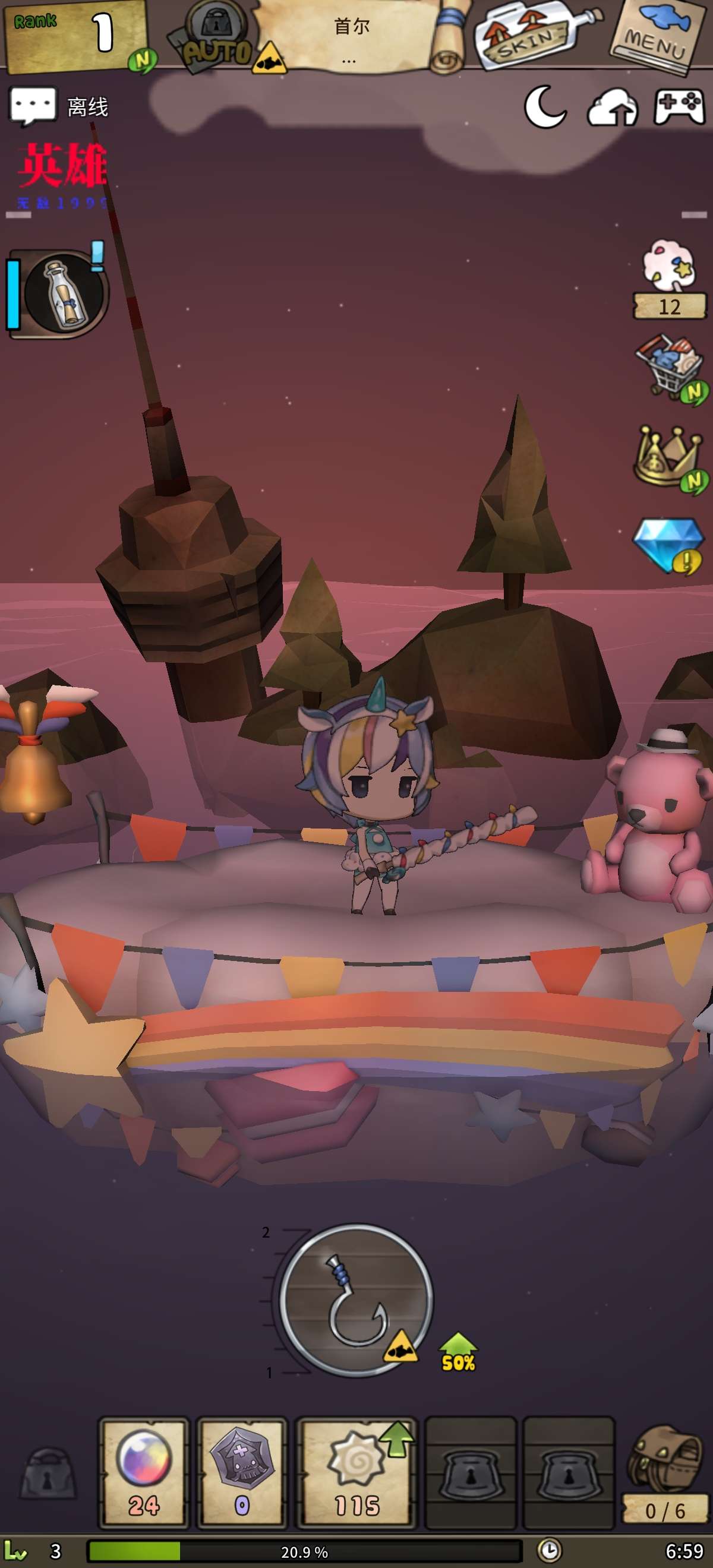Open the golden crown icon
This screenshot has height=1568, width=713.
[668, 458]
